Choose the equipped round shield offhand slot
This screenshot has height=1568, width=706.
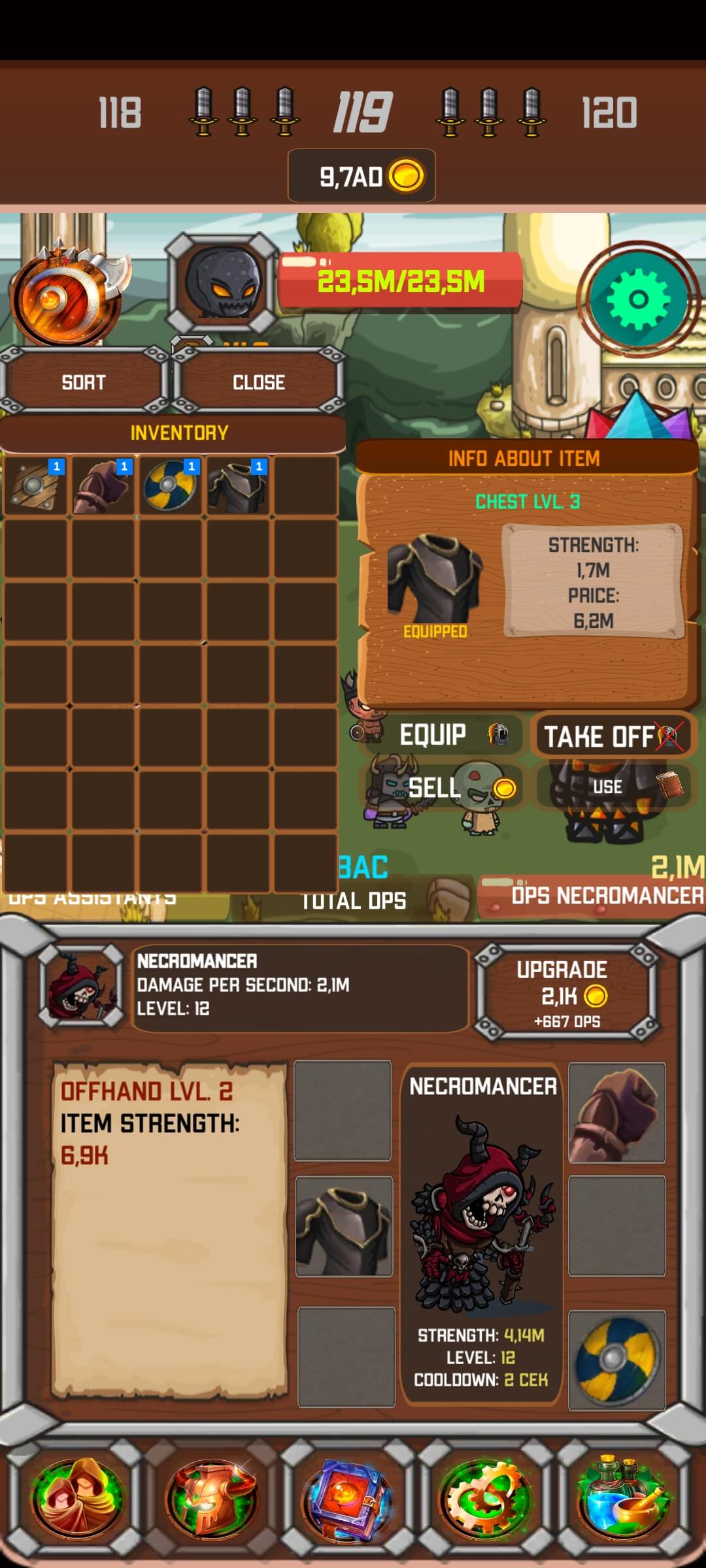(x=616, y=1359)
